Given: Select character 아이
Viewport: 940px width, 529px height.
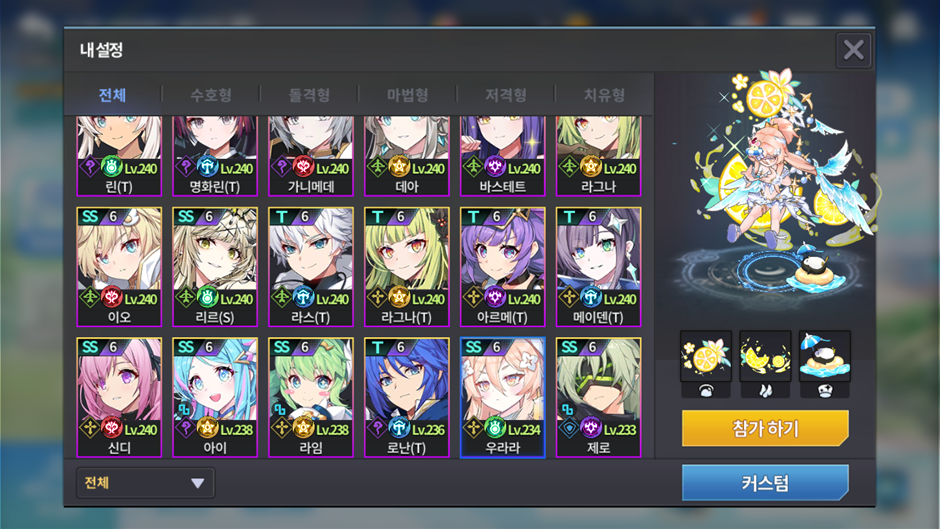Looking at the screenshot, I should click(215, 397).
